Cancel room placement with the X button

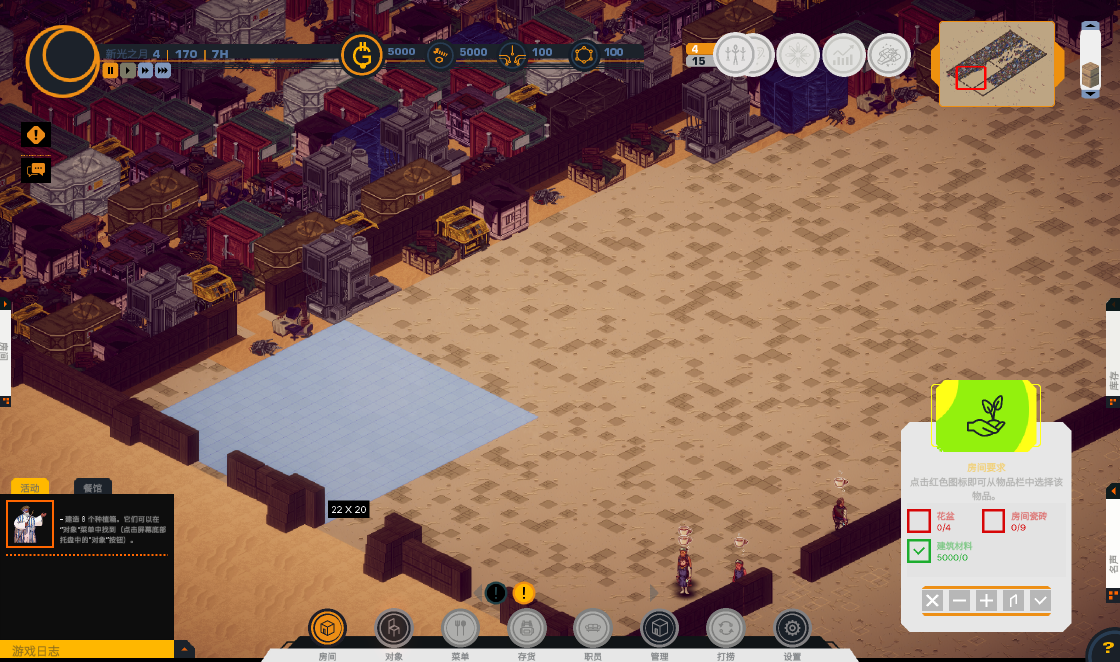(x=932, y=601)
